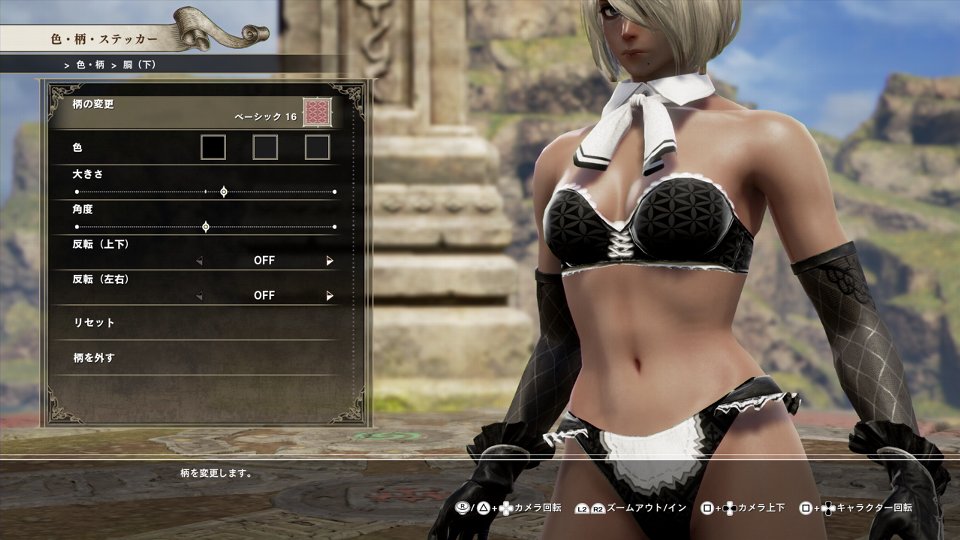
Task: Click the 角度 angle slider handle
Action: pos(206,227)
